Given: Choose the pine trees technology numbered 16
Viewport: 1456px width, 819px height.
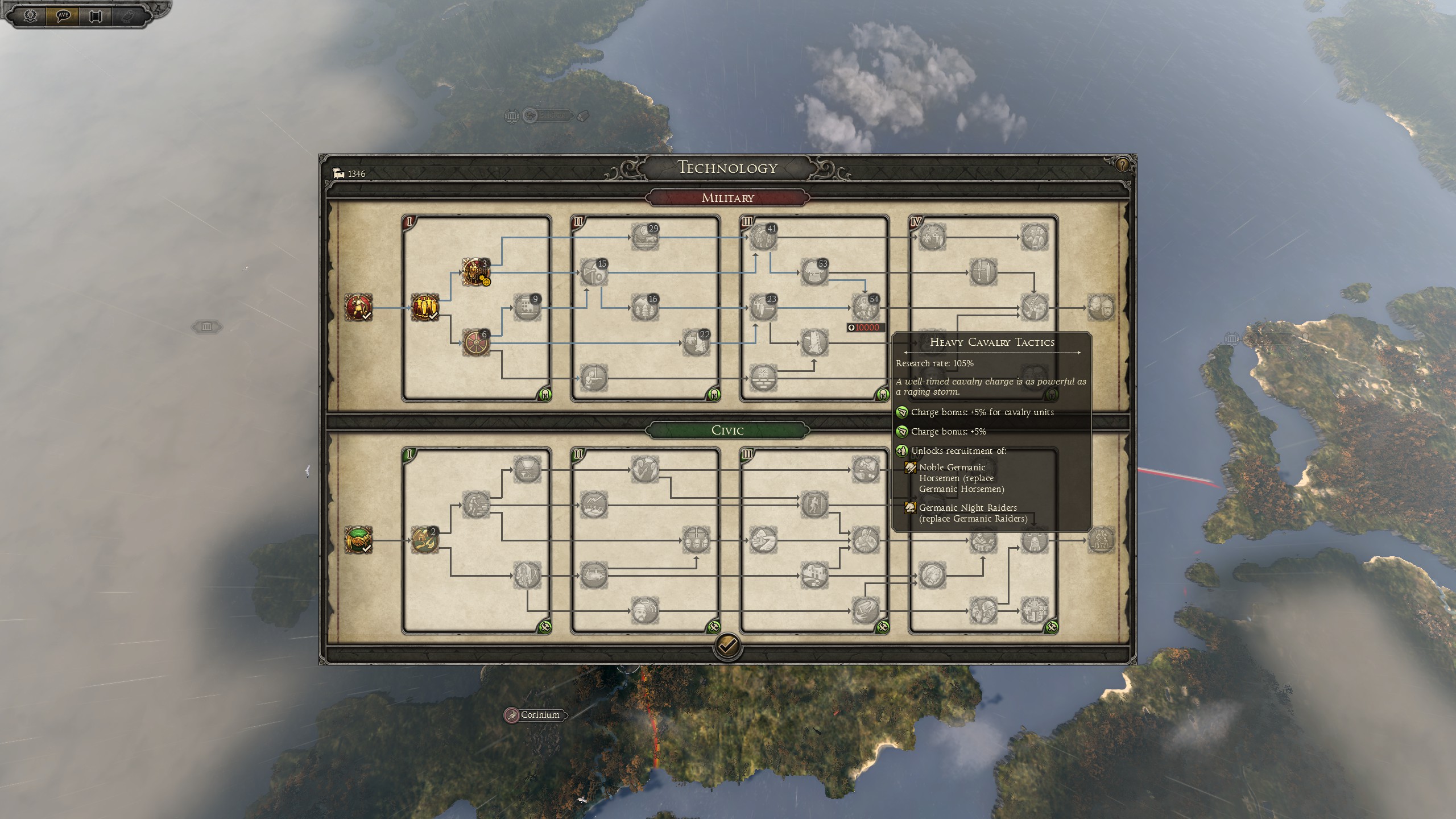Looking at the screenshot, I should click(644, 307).
